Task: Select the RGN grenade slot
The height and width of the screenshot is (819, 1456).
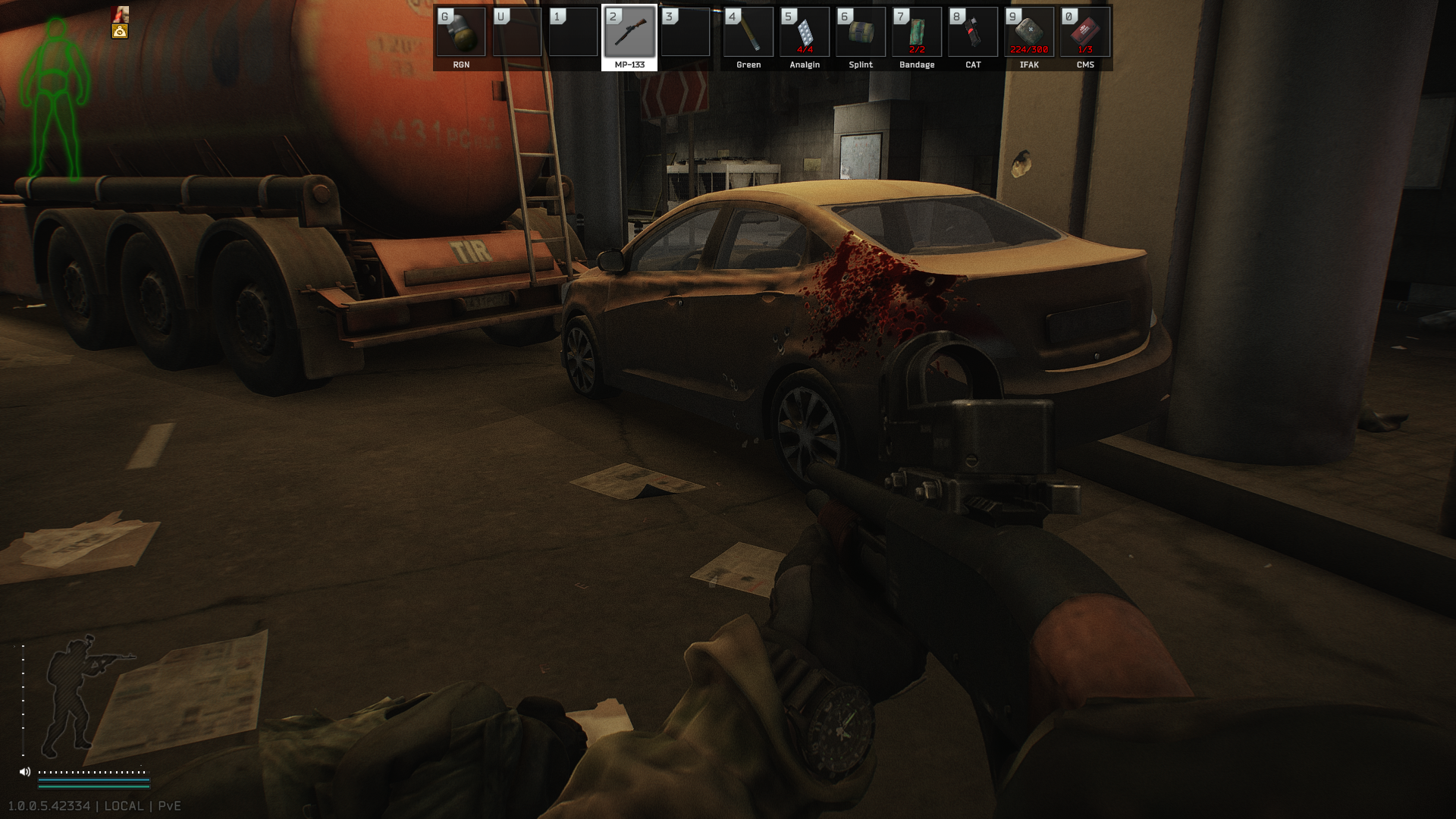Action: (461, 33)
